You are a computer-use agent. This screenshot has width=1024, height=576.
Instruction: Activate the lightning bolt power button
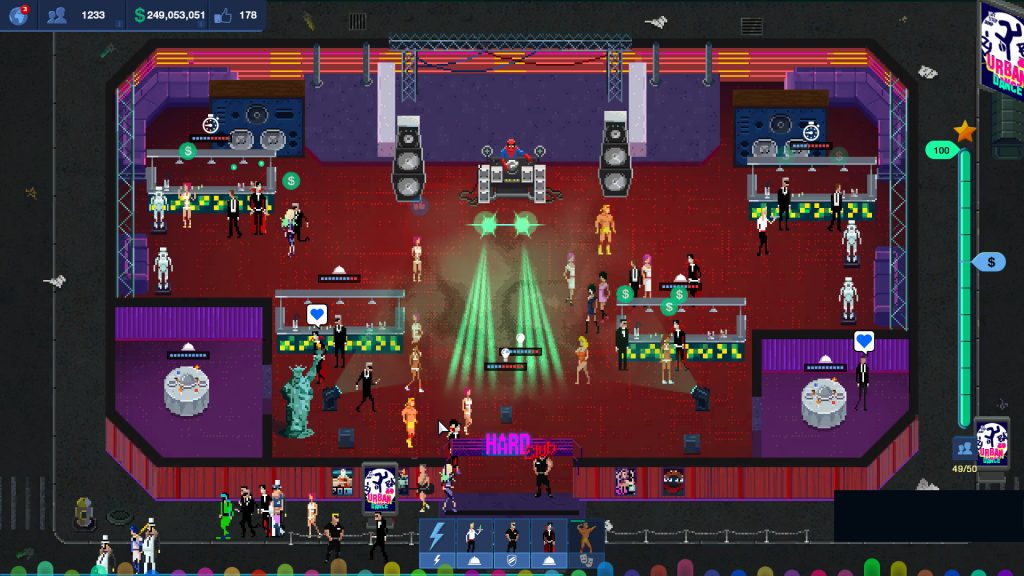point(437,539)
